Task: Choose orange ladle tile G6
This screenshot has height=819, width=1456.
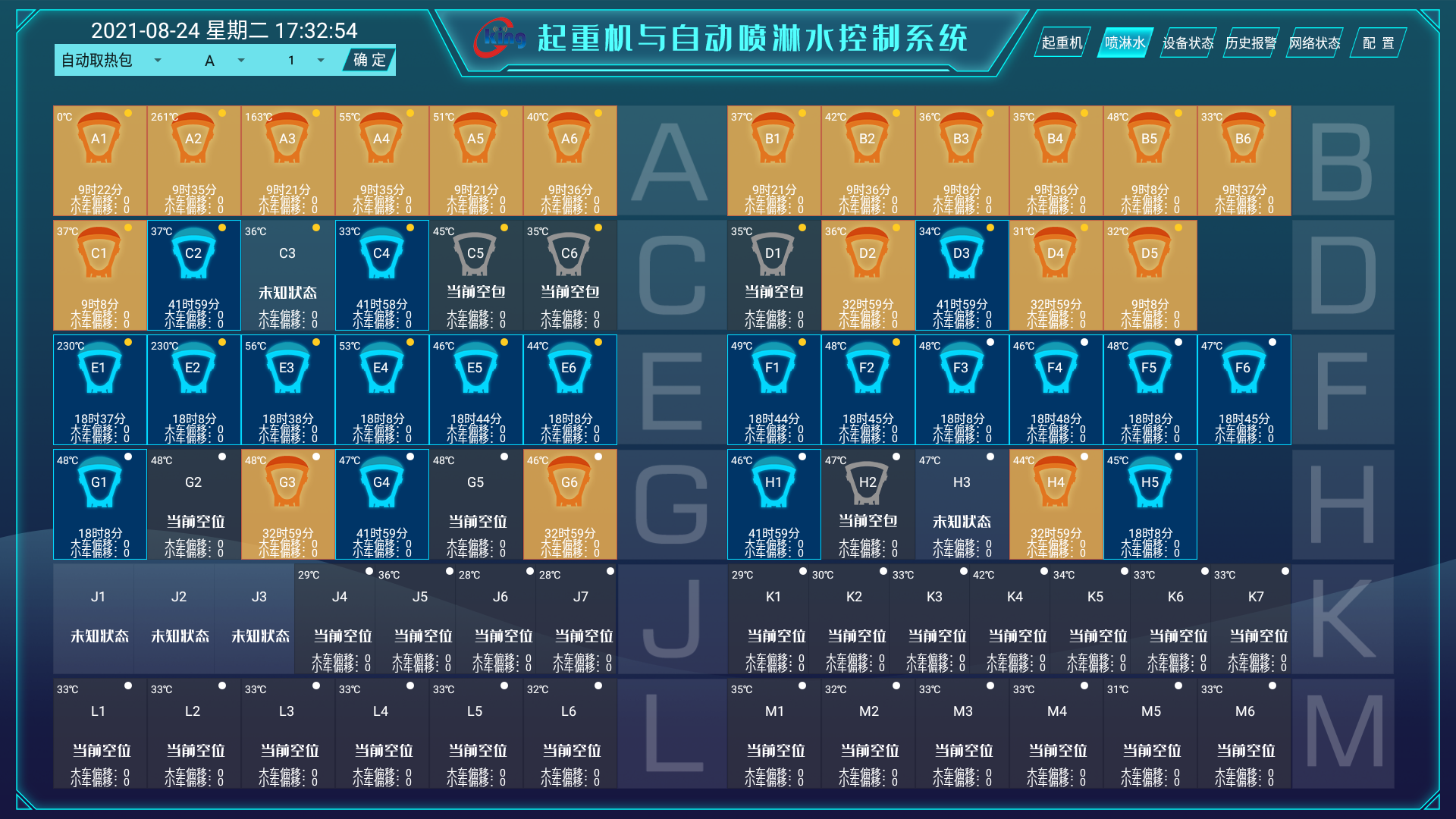Action: pos(570,504)
